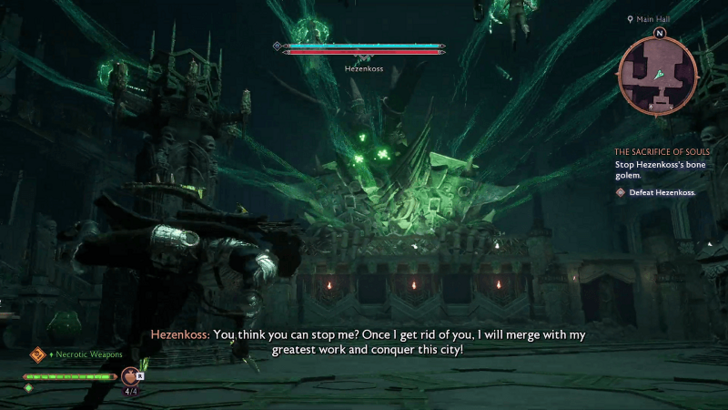Click the minimap north compass marker
The image size is (728, 410).
click(x=661, y=33)
